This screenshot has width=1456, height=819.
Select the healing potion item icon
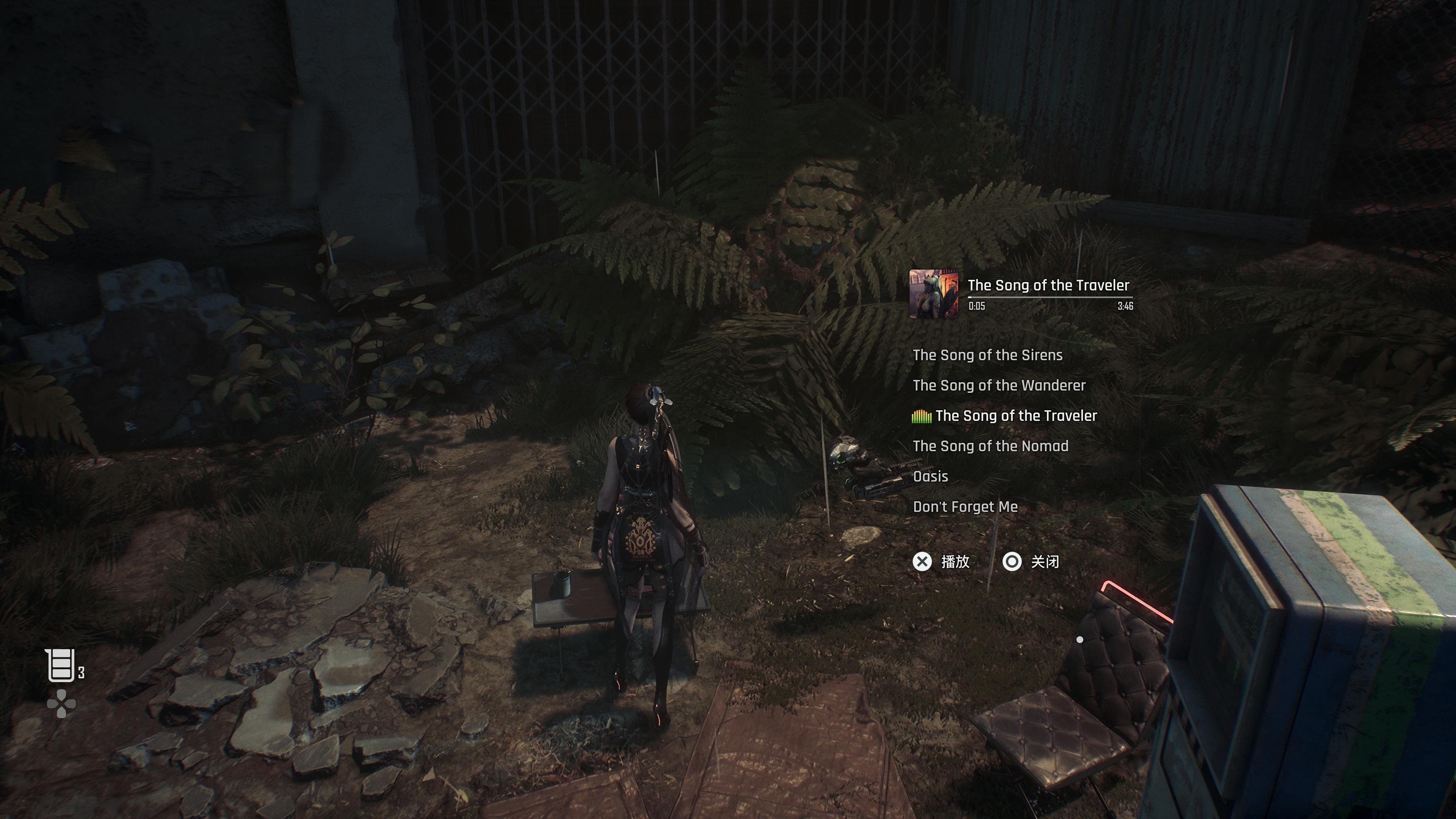point(61,665)
